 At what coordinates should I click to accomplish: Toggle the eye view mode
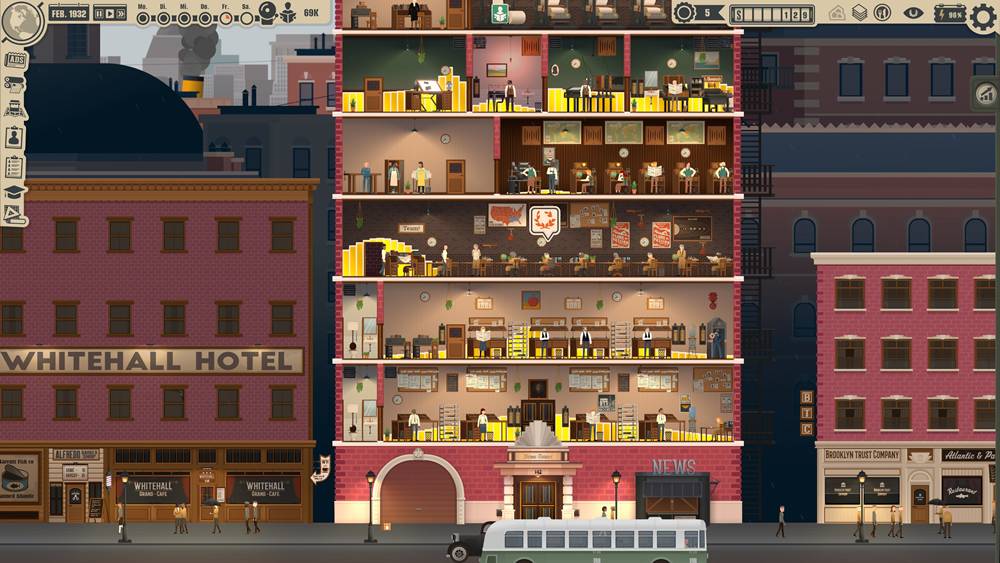click(x=912, y=13)
